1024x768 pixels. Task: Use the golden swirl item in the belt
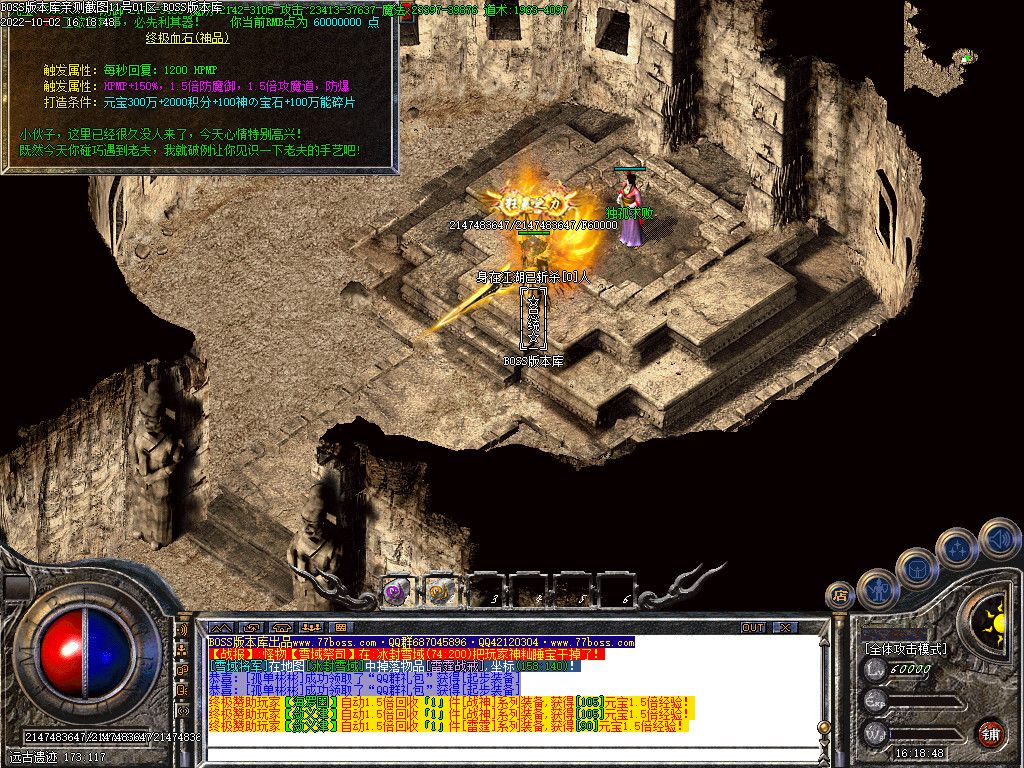[x=441, y=590]
